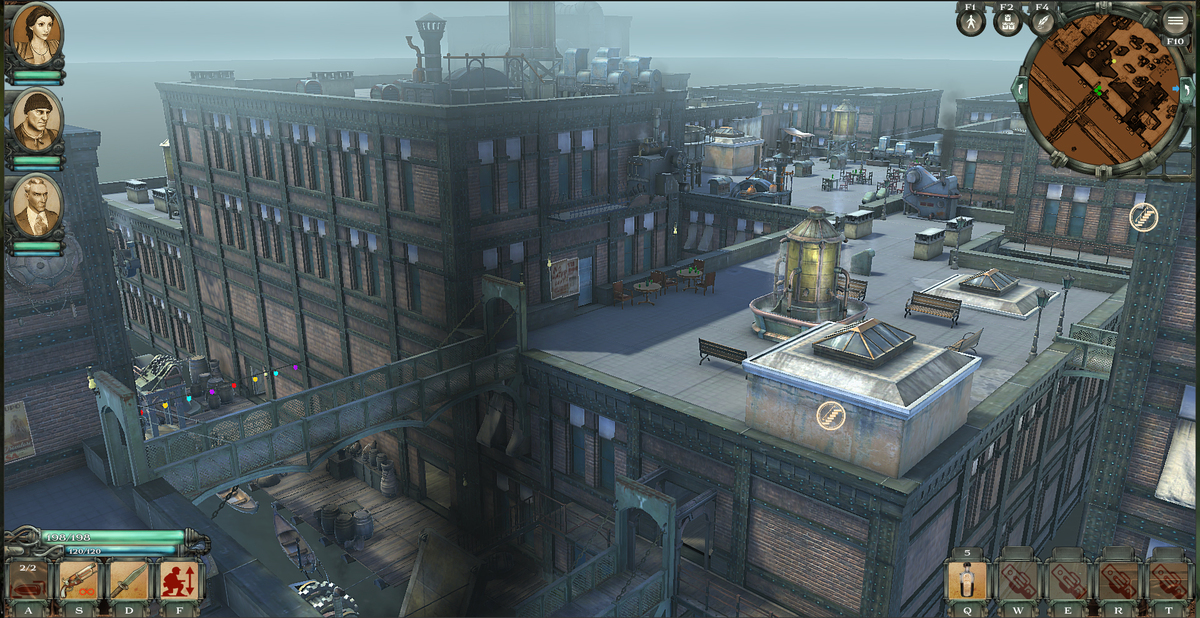Rotate the camera with the minimap's left arrow
The image size is (1200, 618).
(x=1019, y=90)
